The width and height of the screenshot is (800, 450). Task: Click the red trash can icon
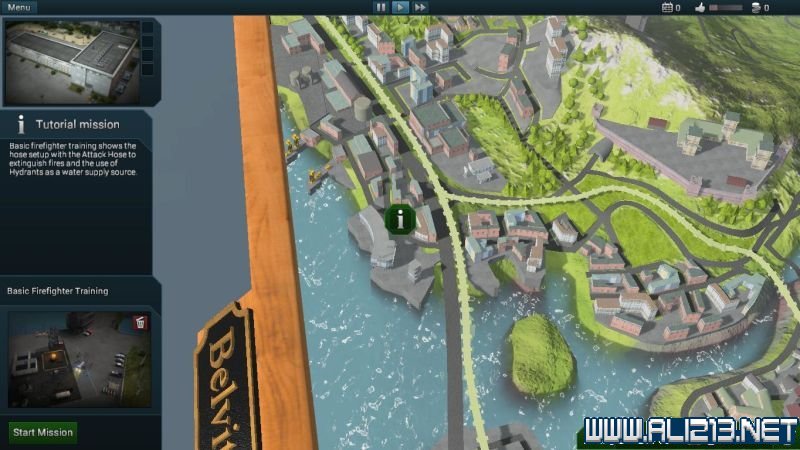click(140, 323)
